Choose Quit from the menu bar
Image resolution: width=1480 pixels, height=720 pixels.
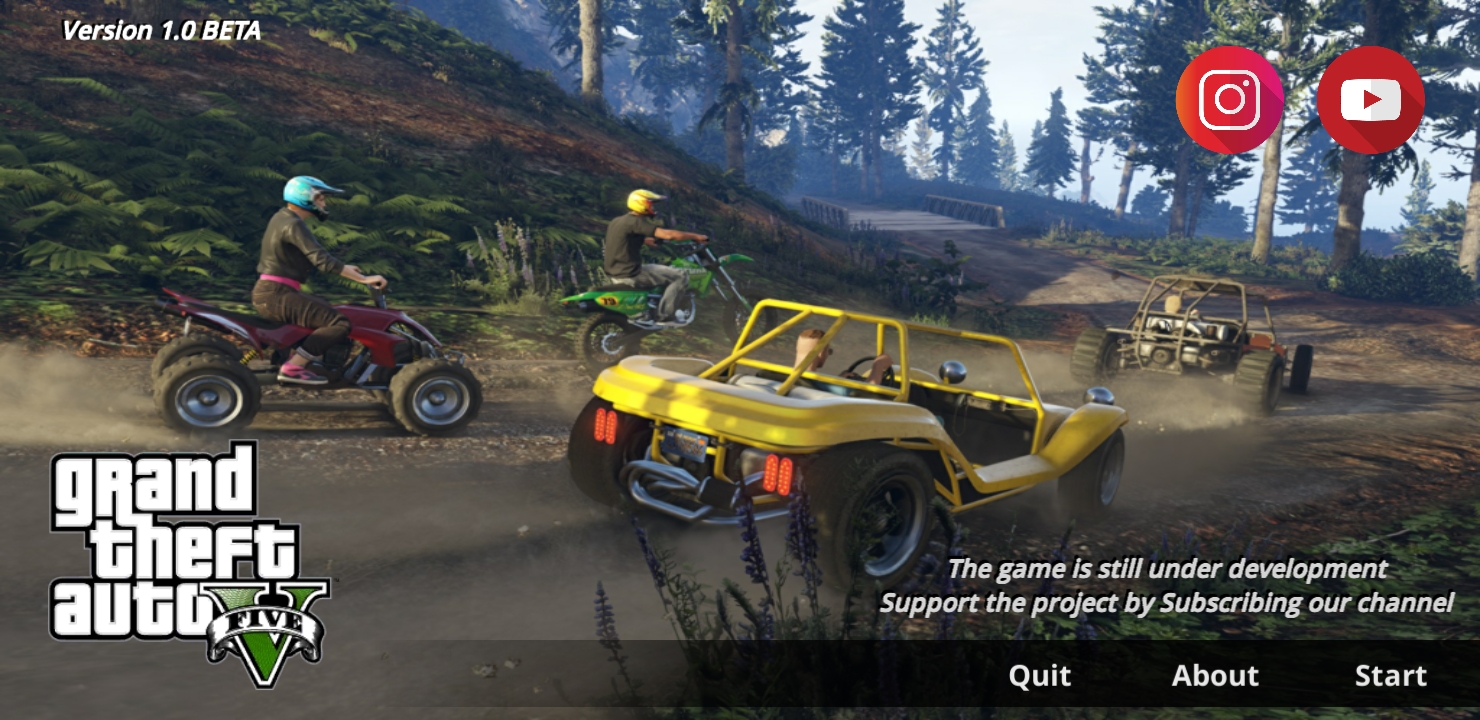click(1038, 675)
